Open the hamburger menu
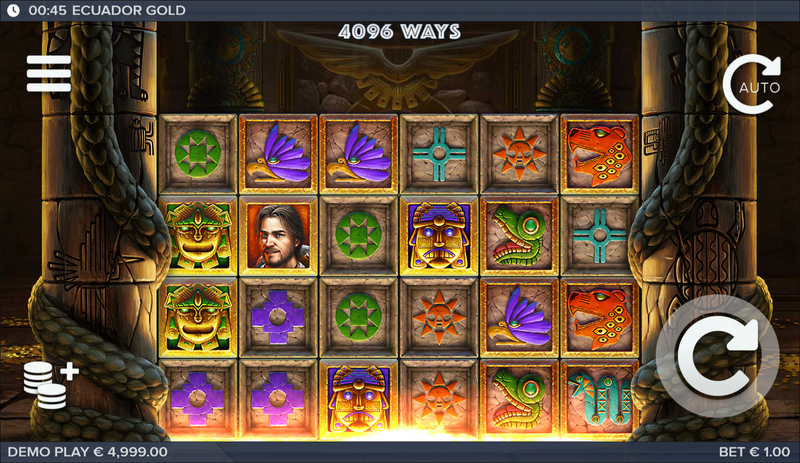 [48, 73]
